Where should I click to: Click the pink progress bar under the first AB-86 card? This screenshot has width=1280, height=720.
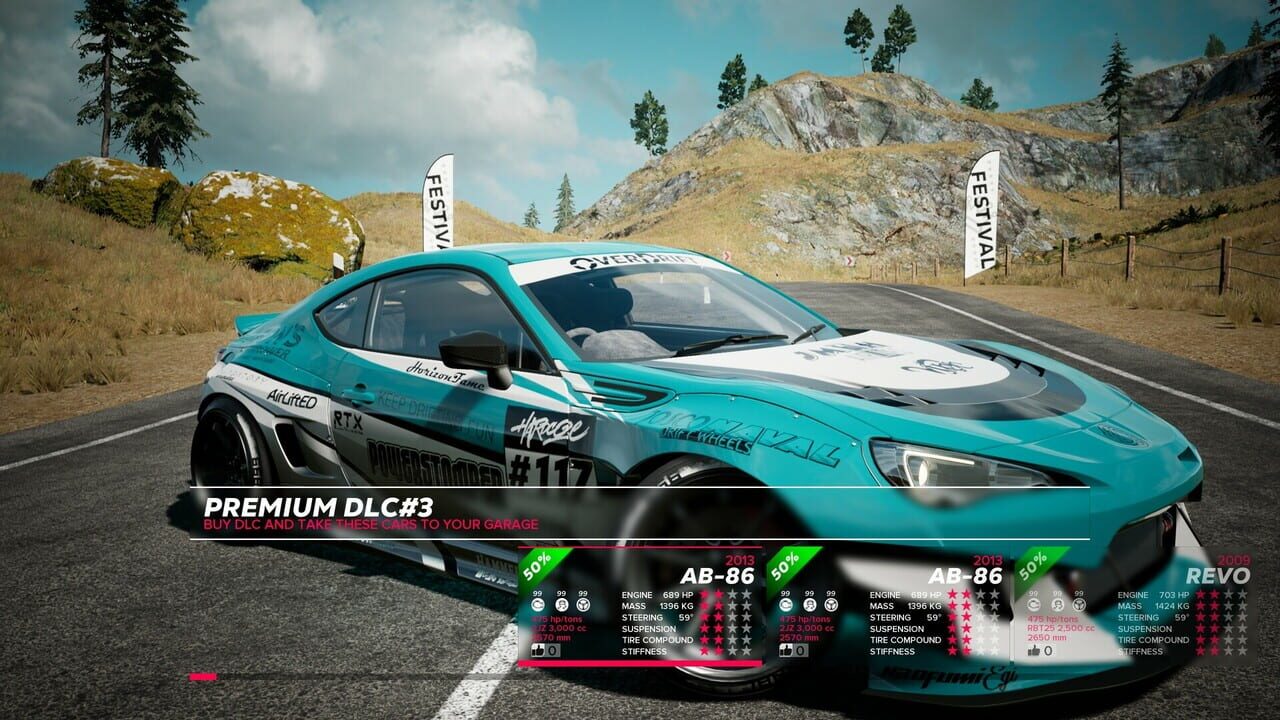(x=639, y=662)
